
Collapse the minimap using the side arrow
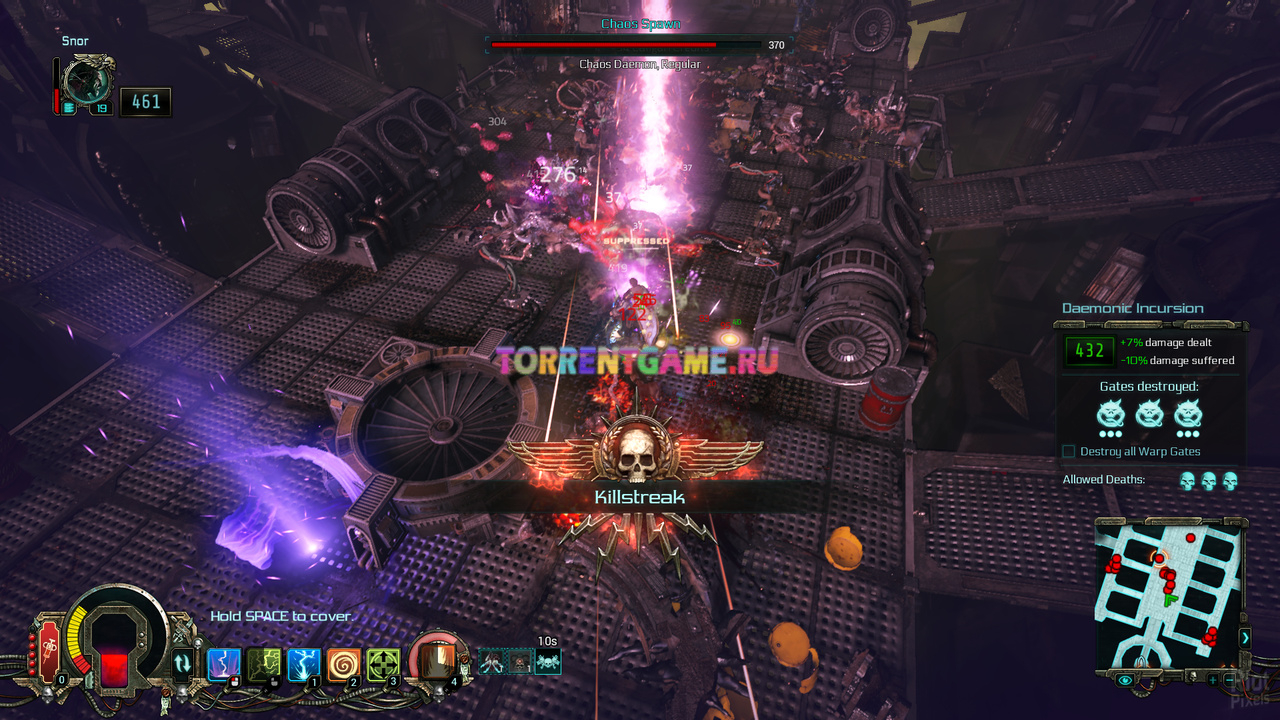[1245, 637]
